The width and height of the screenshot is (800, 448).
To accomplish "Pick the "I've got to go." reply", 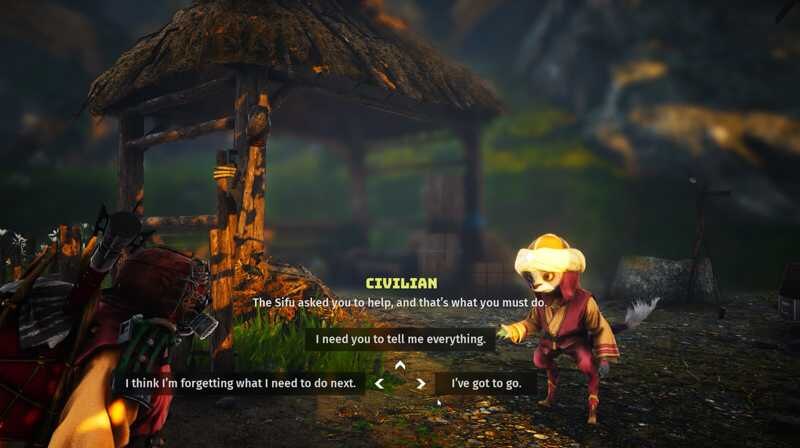I will click(x=487, y=383).
